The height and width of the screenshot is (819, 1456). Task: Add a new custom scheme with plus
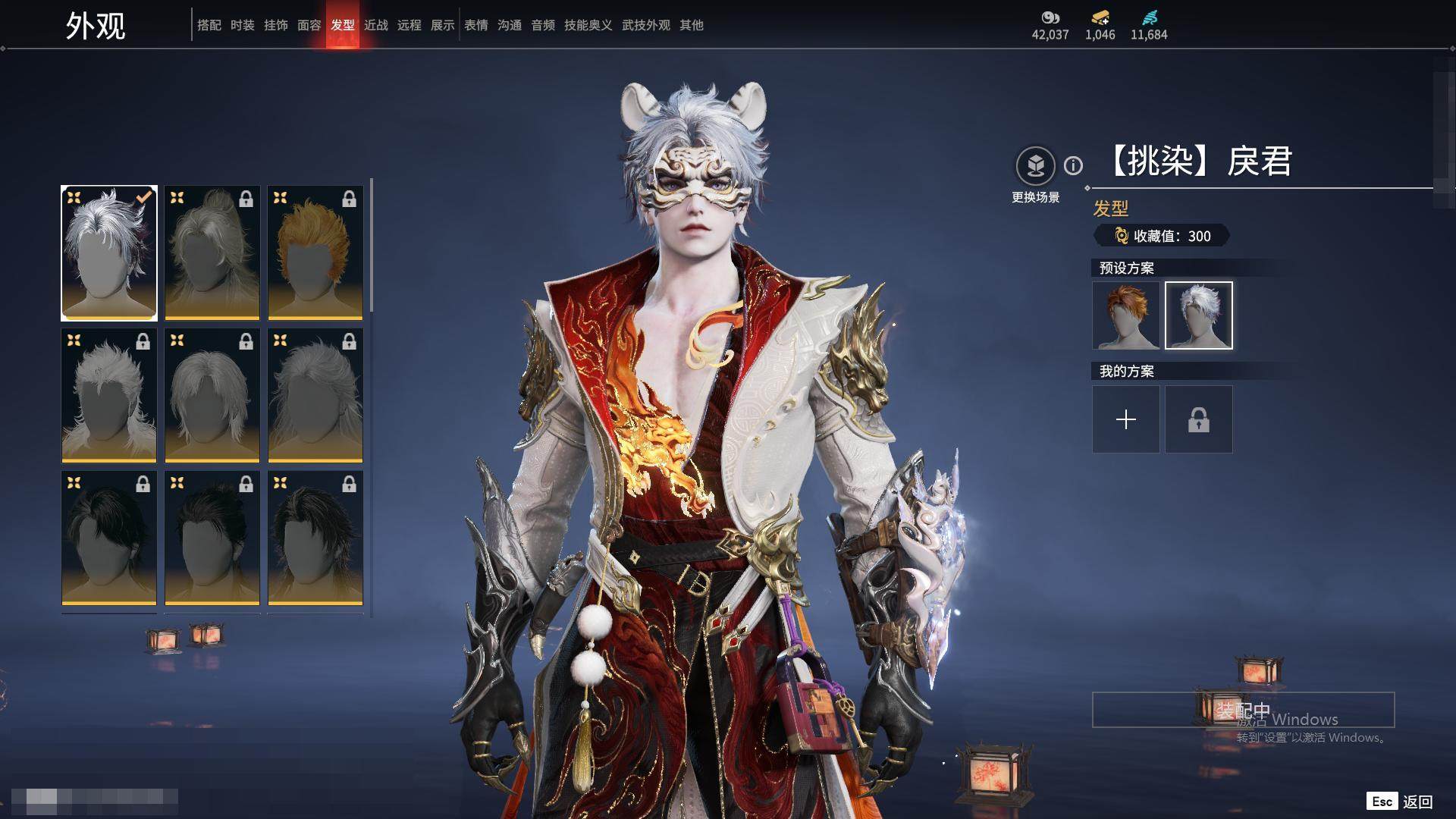click(1125, 419)
